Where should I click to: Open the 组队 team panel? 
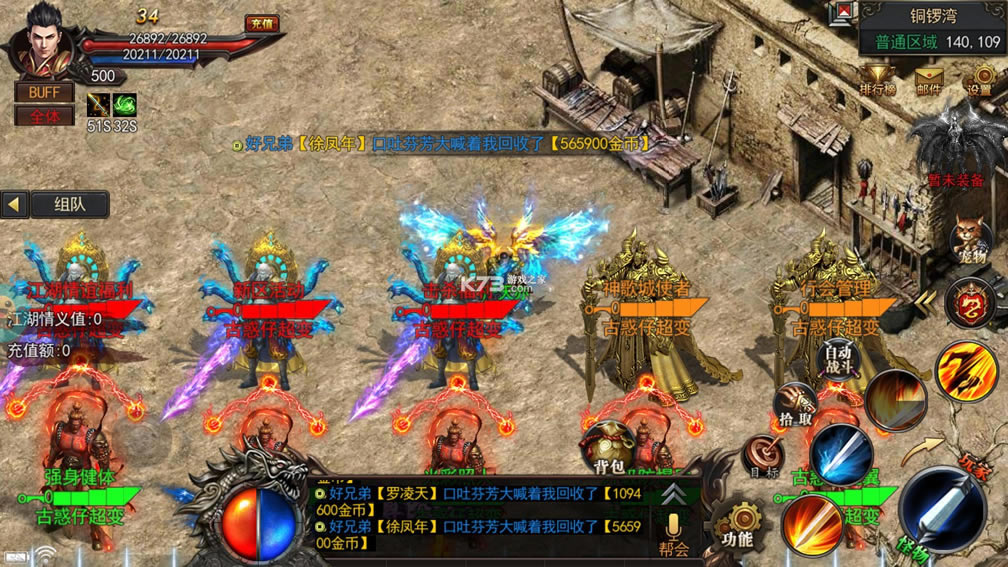coord(68,204)
